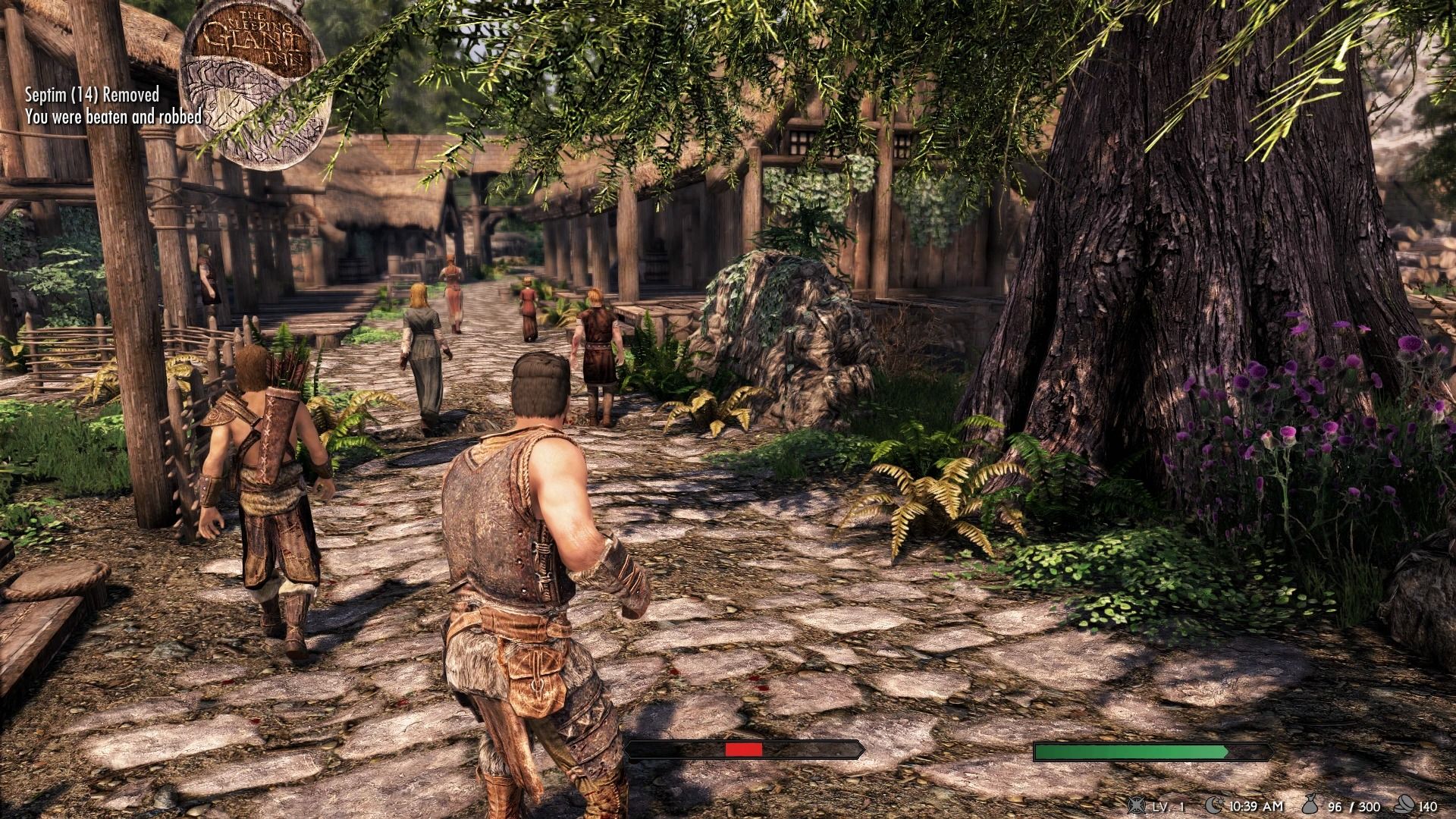Screen dimensions: 1456x819
Task: Click the level indicator star icon
Action: coord(1135,806)
